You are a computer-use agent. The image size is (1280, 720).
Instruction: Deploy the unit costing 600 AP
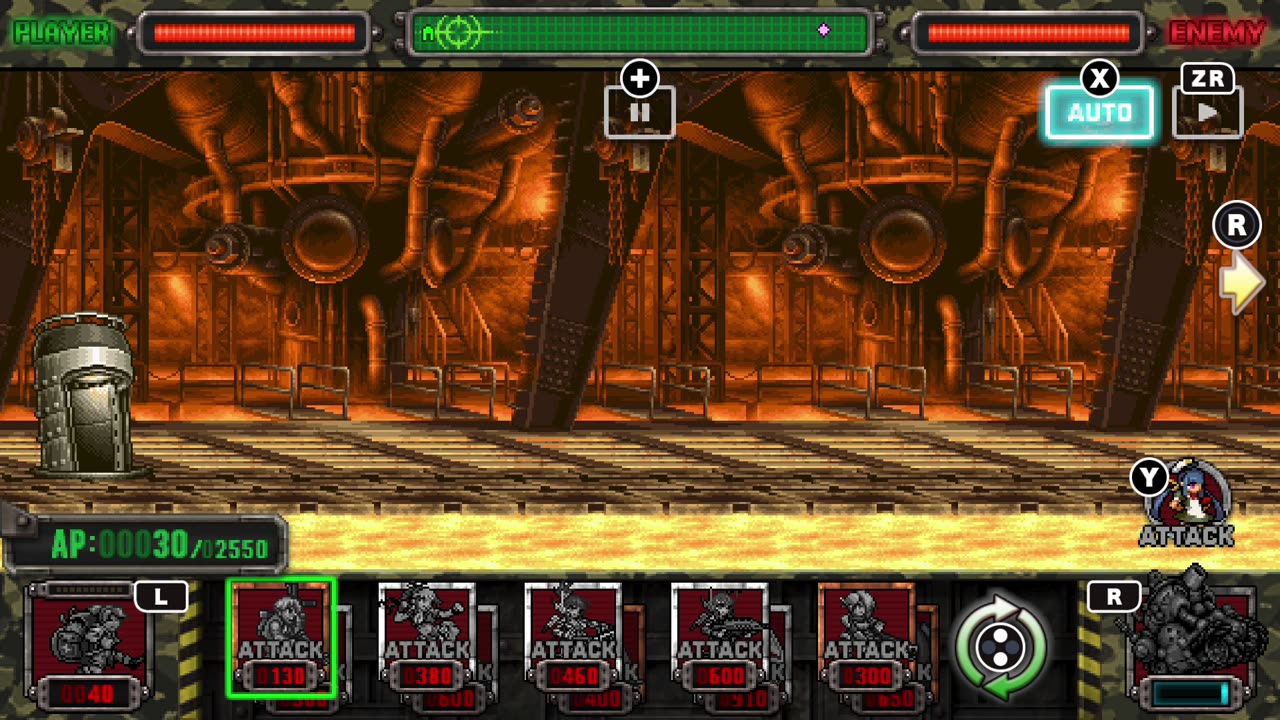click(x=720, y=638)
